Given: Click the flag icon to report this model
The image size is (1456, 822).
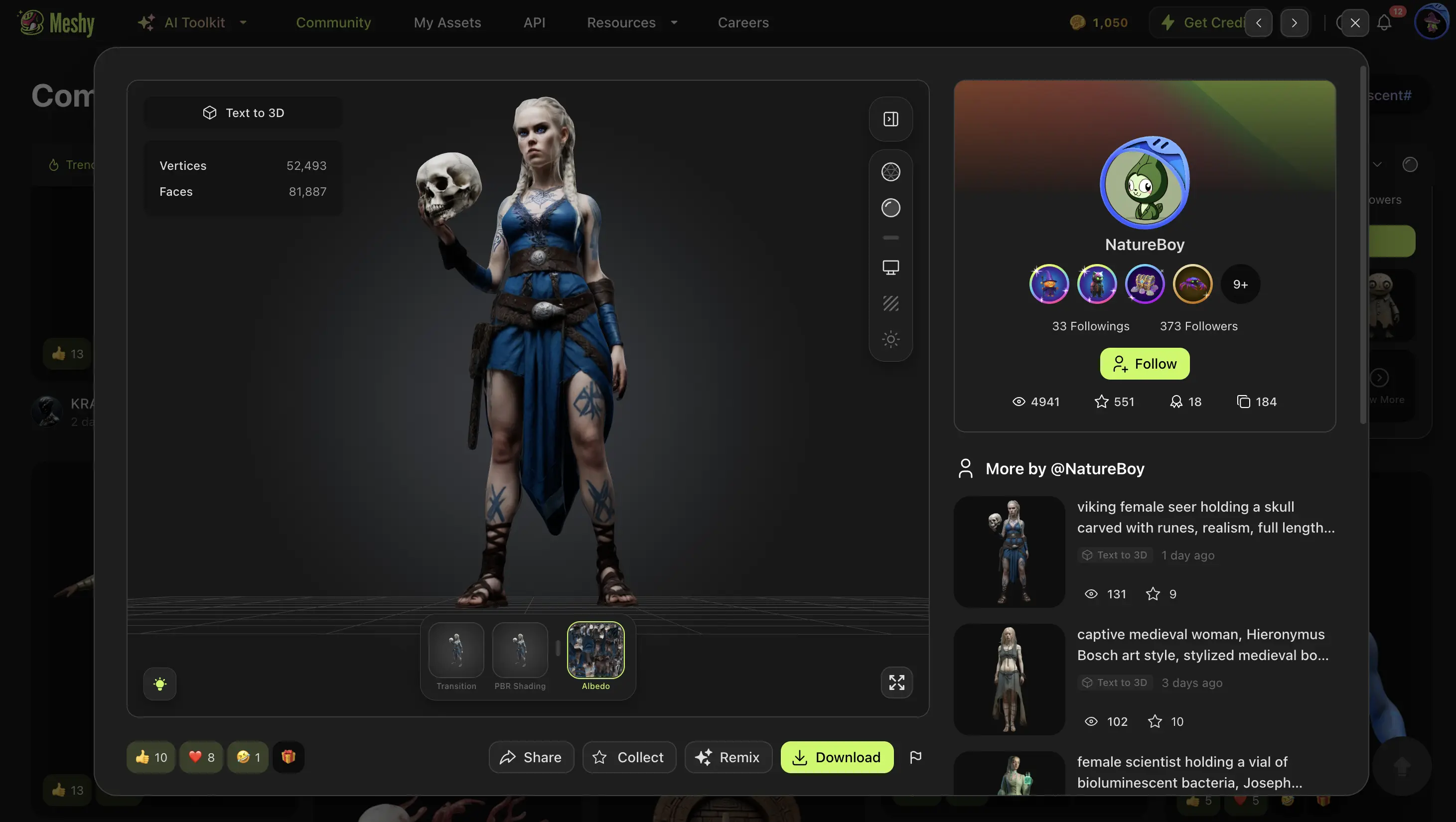Looking at the screenshot, I should [916, 757].
